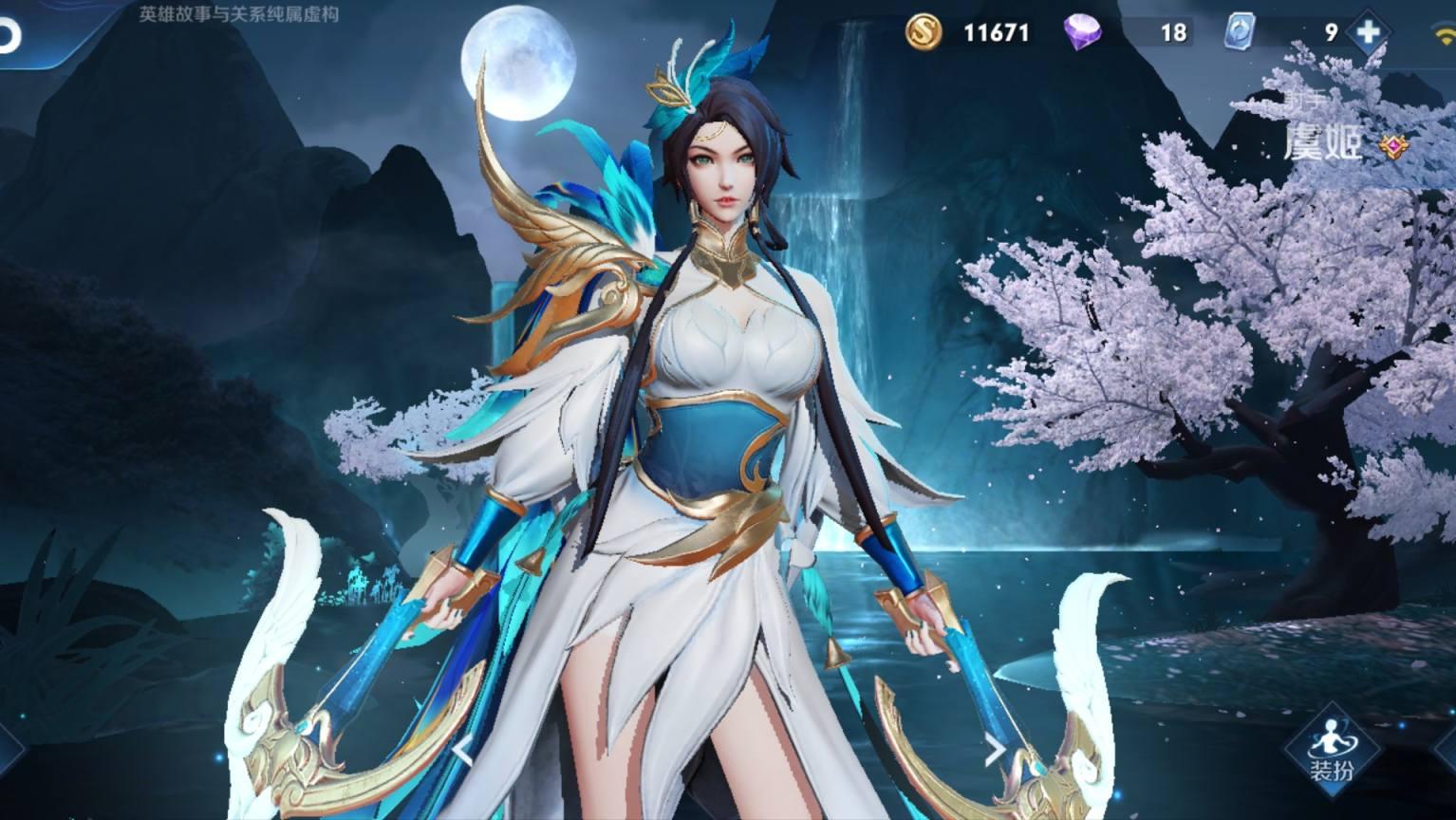The image size is (1456, 820).
Task: Click the badge emblem beside 虞姬's name
Action: (x=1393, y=147)
